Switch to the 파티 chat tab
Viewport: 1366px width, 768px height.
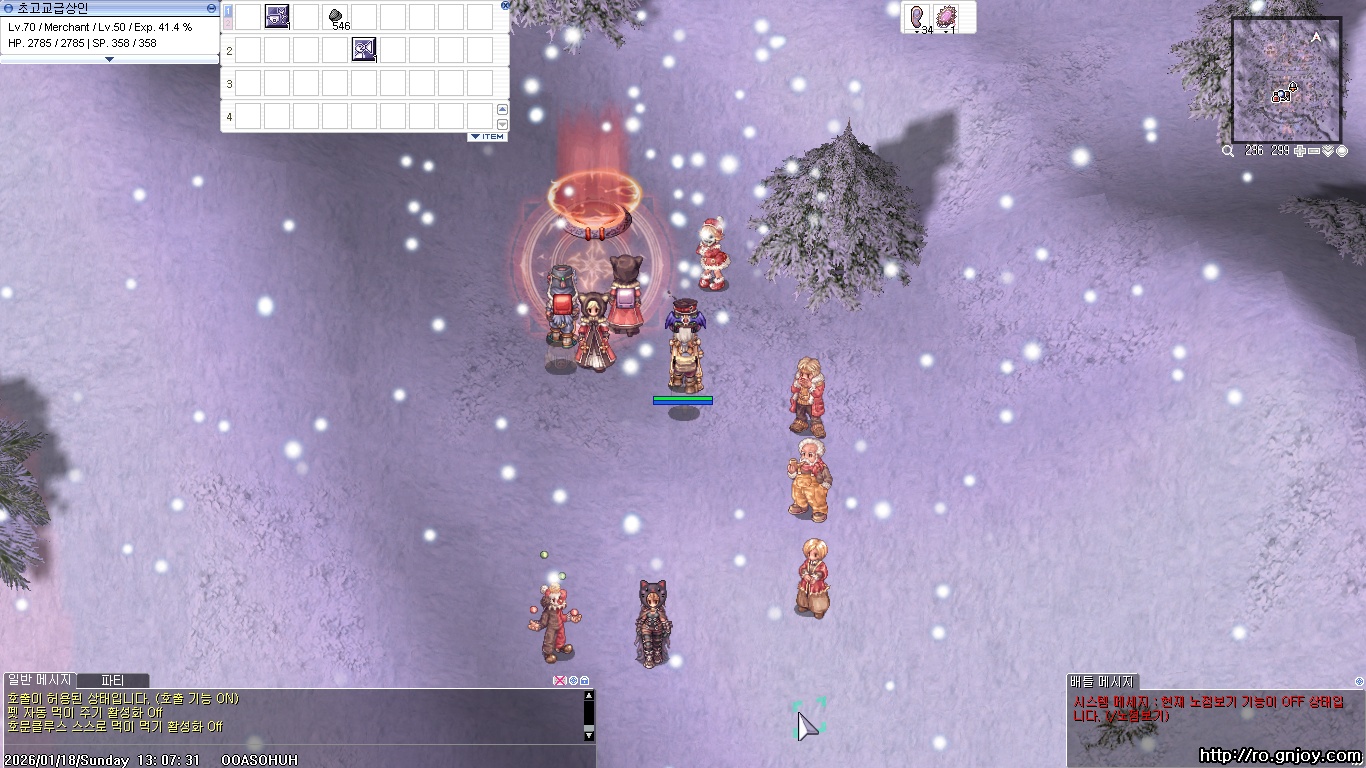click(112, 680)
